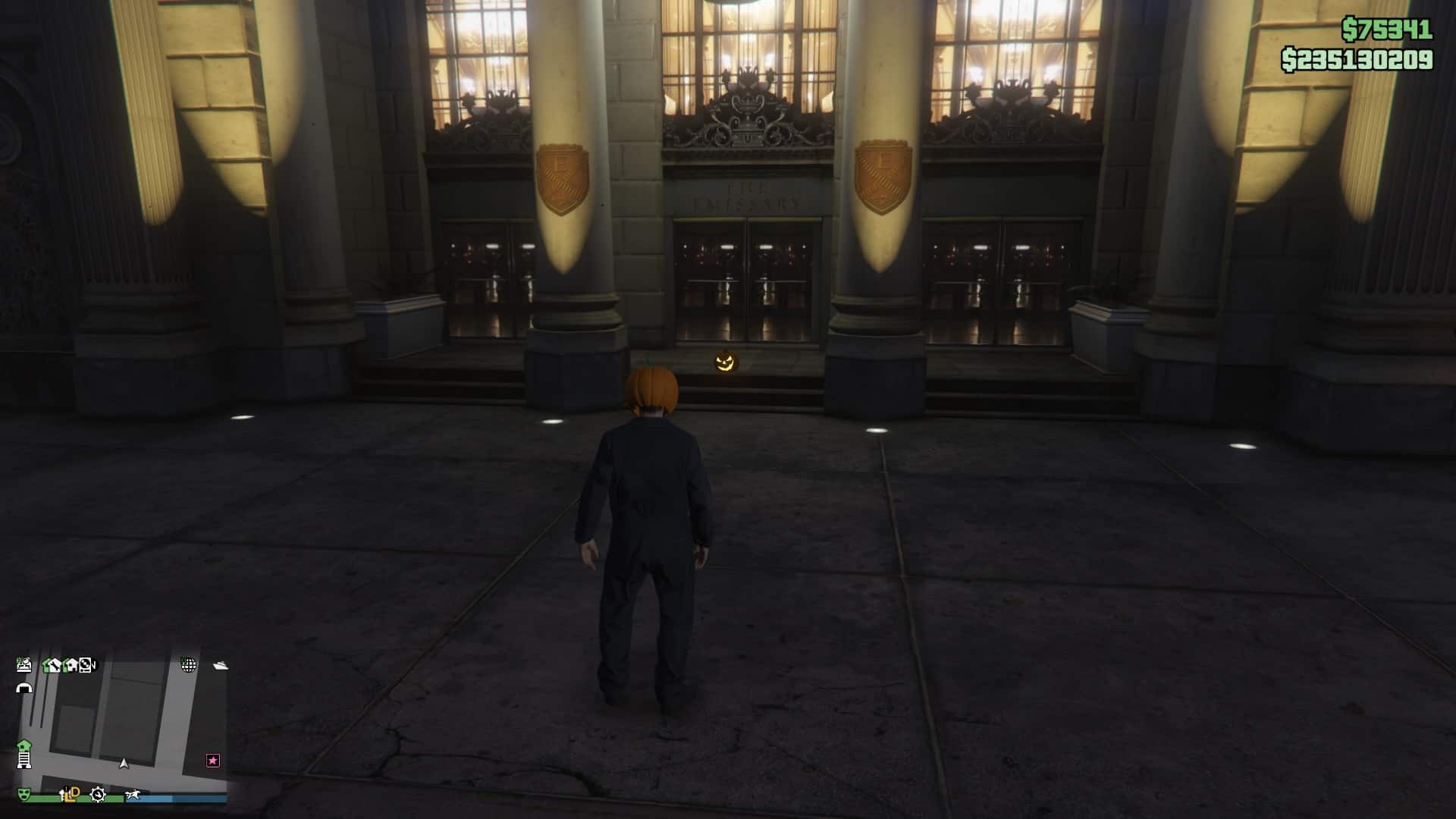1456x819 pixels.
Task: Click the disco ball nightclub blip
Action: coord(188,665)
